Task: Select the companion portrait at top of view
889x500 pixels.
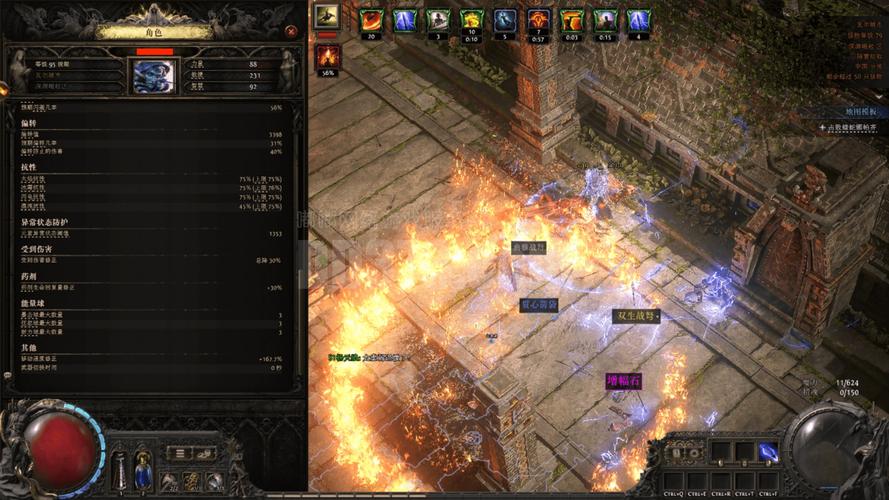Action: [326, 16]
